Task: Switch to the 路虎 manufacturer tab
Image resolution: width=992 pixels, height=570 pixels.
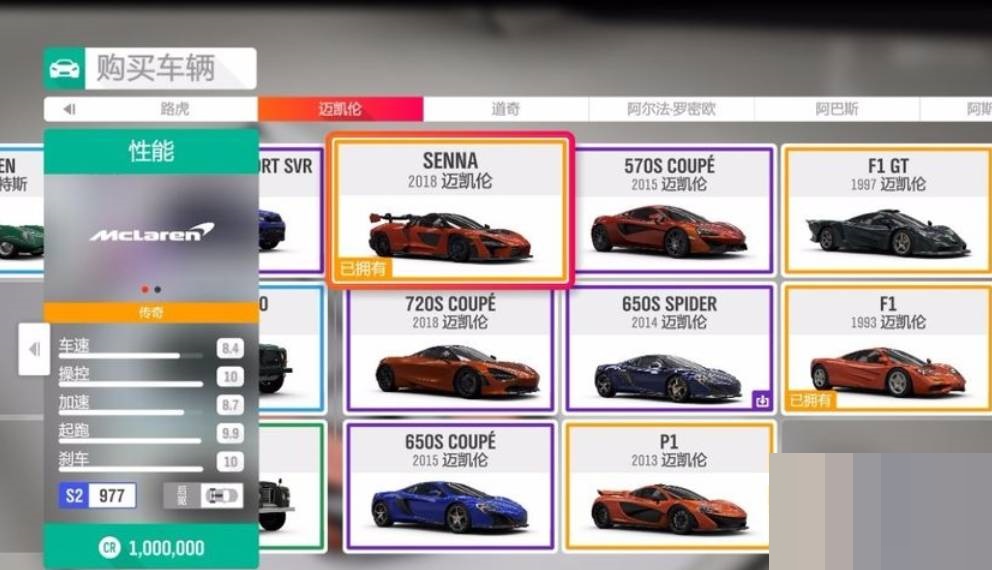Action: click(174, 109)
